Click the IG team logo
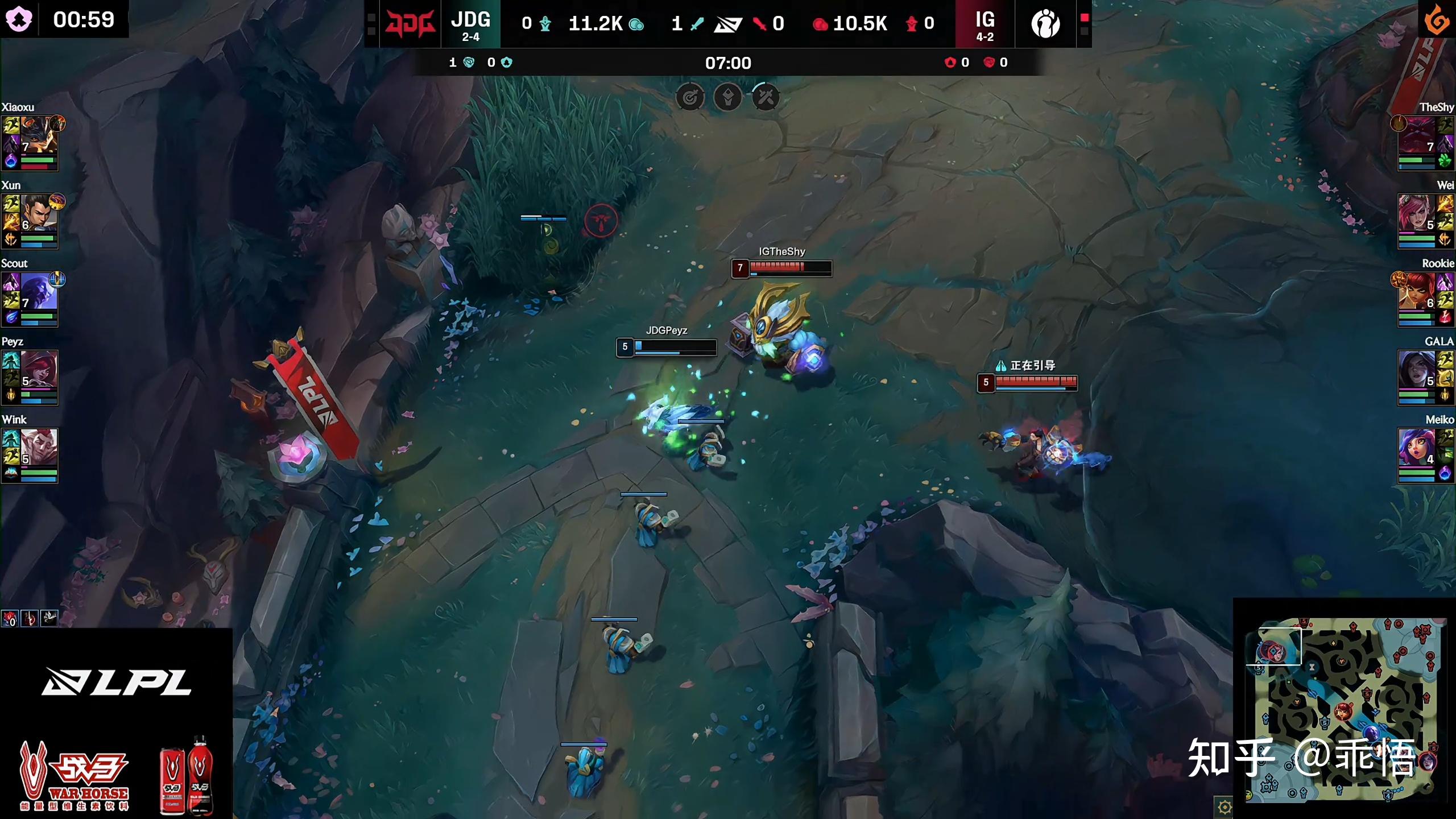Viewport: 1456px width, 819px height. pyautogui.click(x=1045, y=24)
